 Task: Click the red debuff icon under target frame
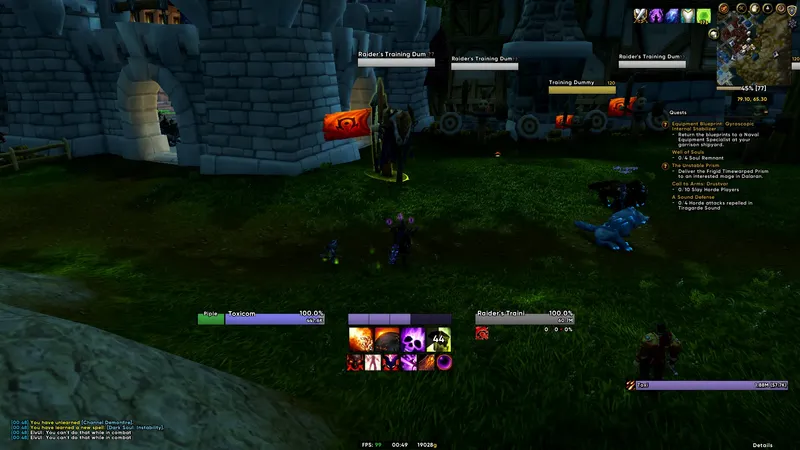coord(482,333)
